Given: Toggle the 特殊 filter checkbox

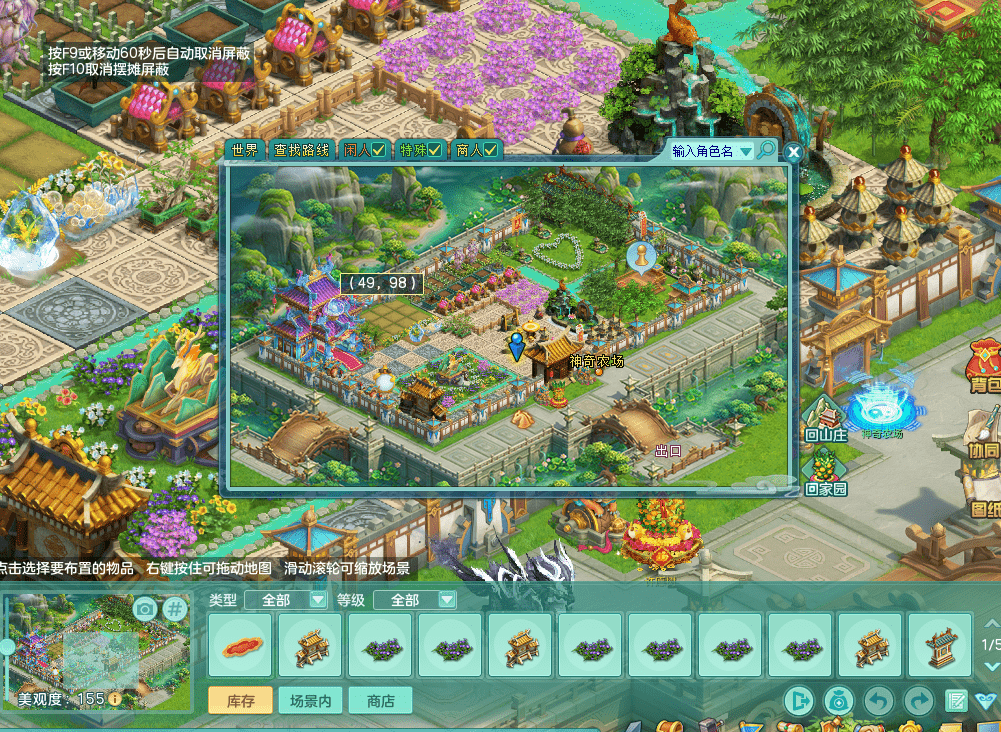Looking at the screenshot, I should coord(435,151).
